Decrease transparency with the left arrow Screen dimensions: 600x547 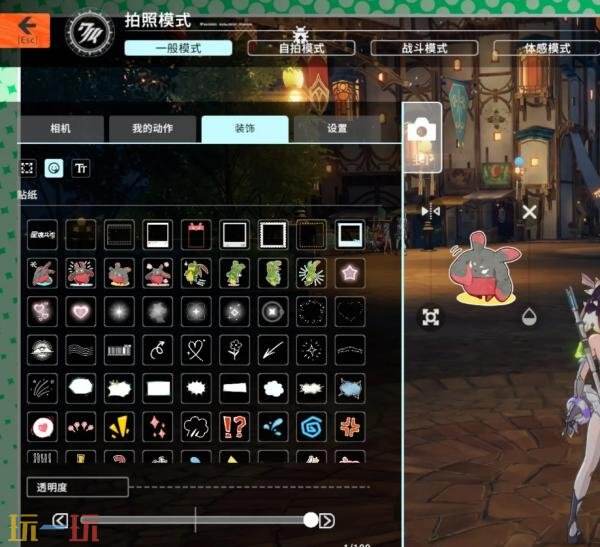pyautogui.click(x=60, y=520)
